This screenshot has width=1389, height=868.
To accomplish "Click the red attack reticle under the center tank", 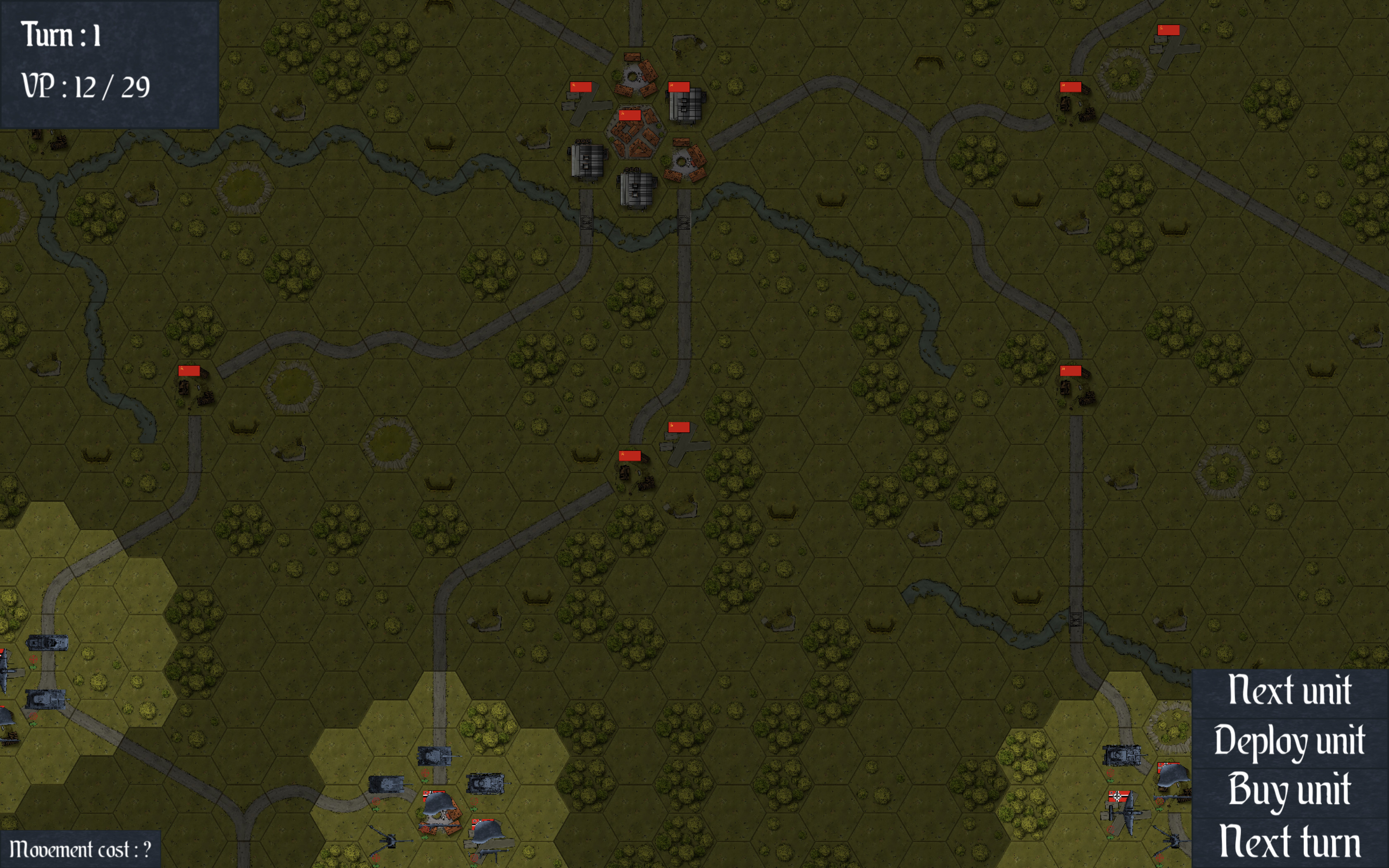I will coord(425,773).
